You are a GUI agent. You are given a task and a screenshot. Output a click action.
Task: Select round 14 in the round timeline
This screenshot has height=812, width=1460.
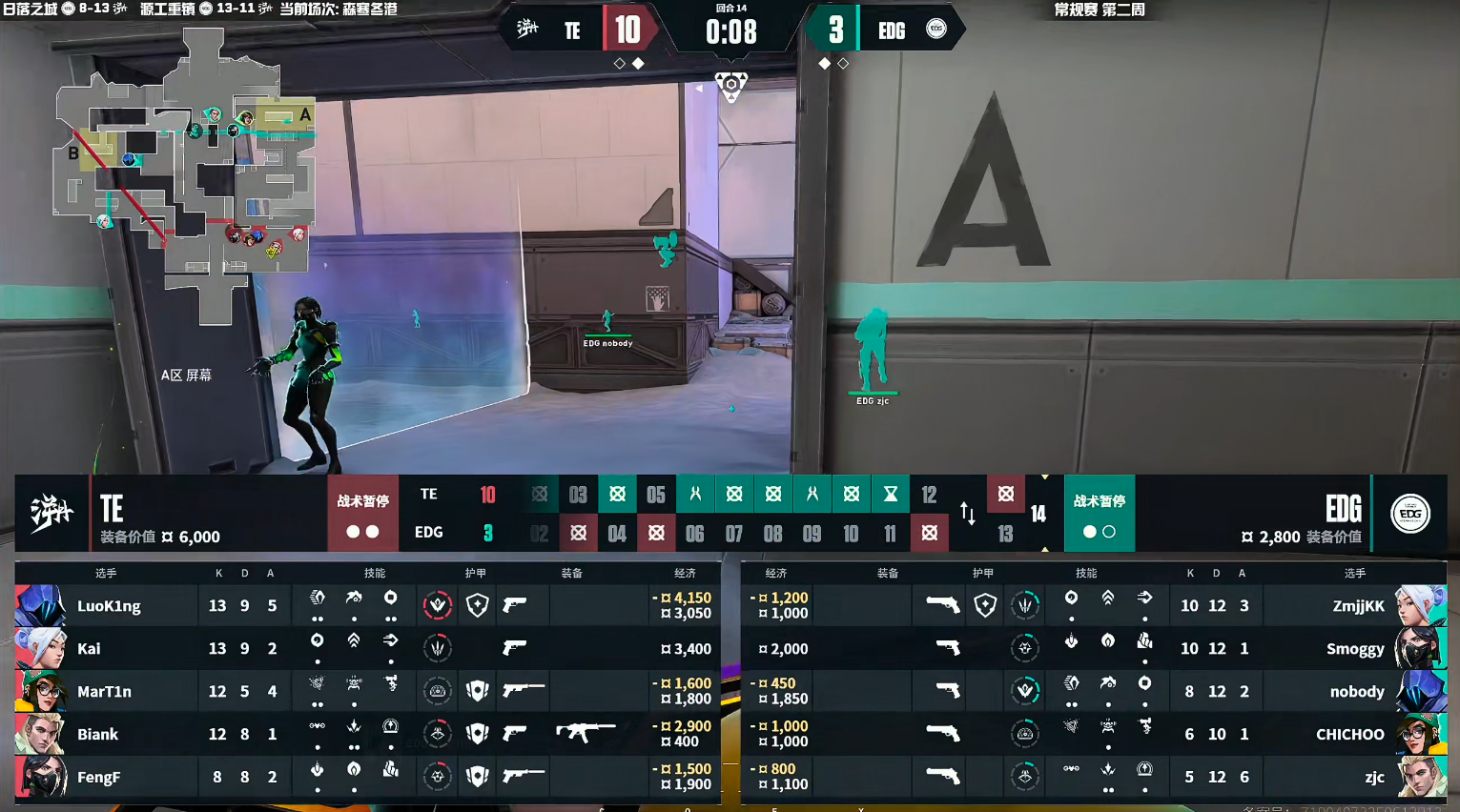(x=1038, y=514)
